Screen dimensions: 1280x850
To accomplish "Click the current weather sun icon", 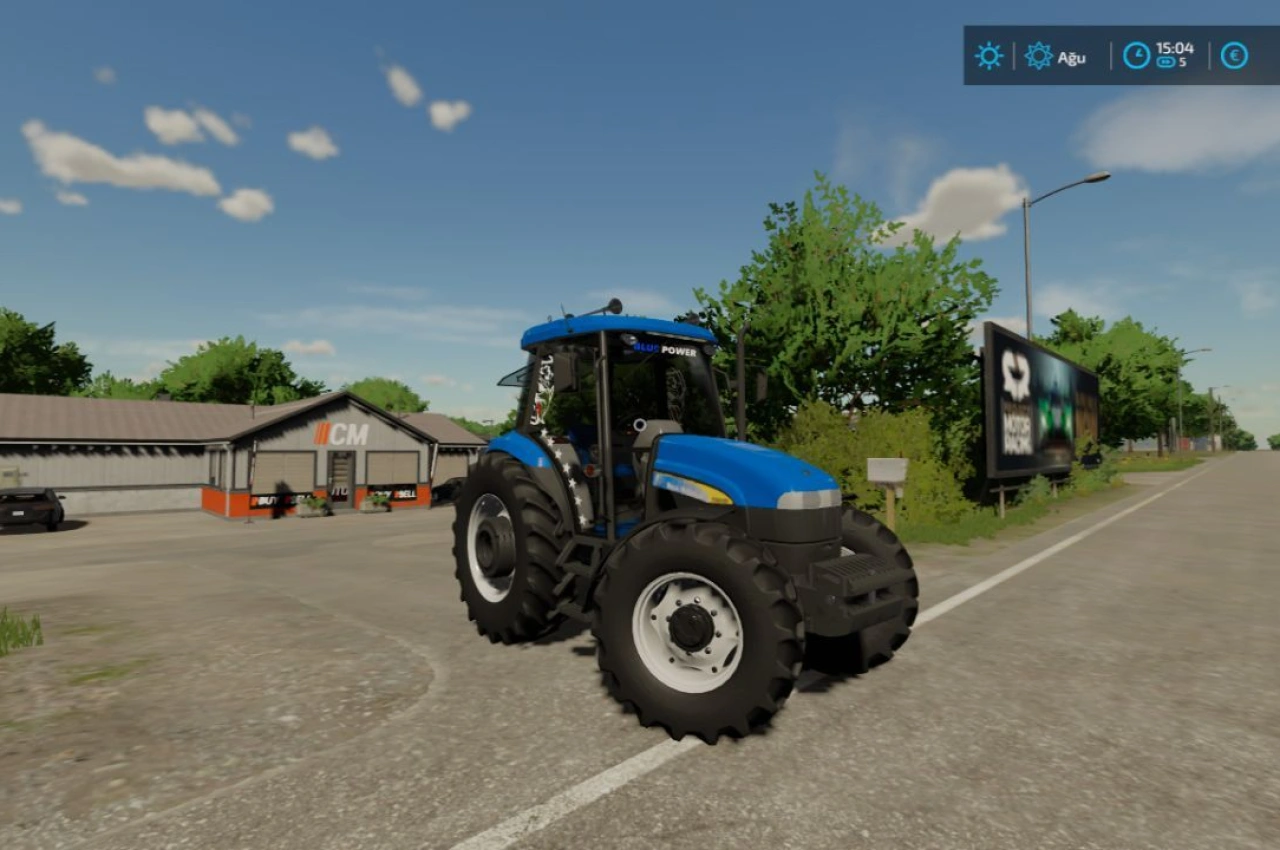I will pos(988,55).
